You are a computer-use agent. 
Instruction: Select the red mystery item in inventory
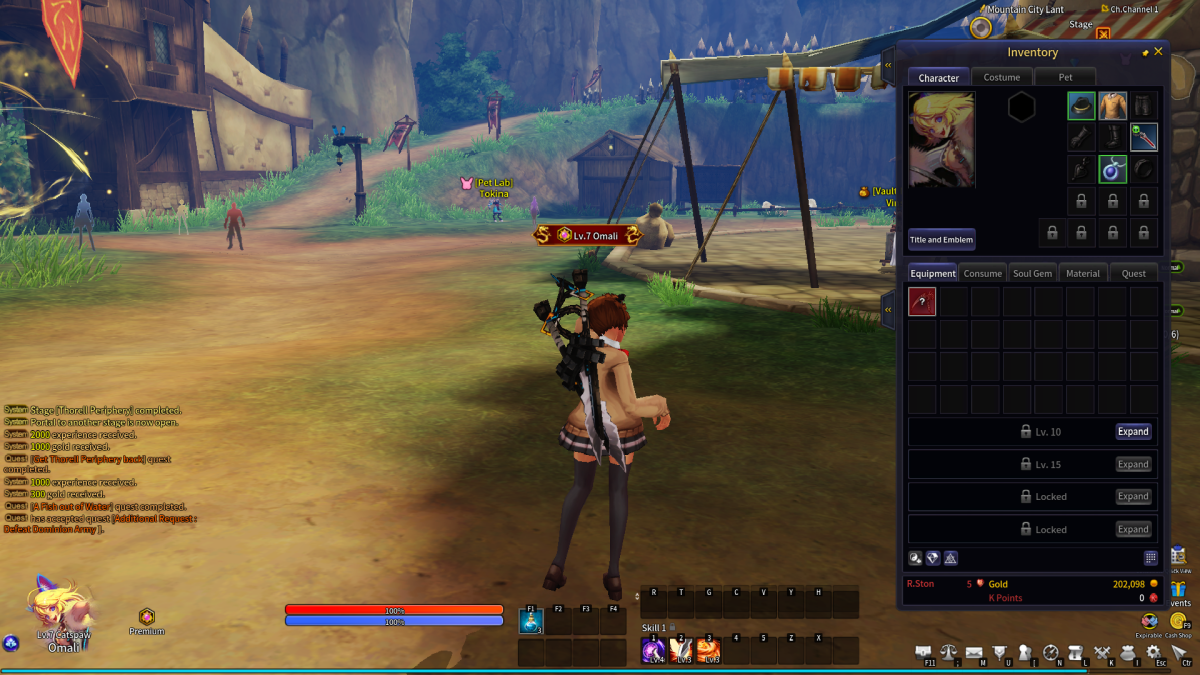(922, 302)
